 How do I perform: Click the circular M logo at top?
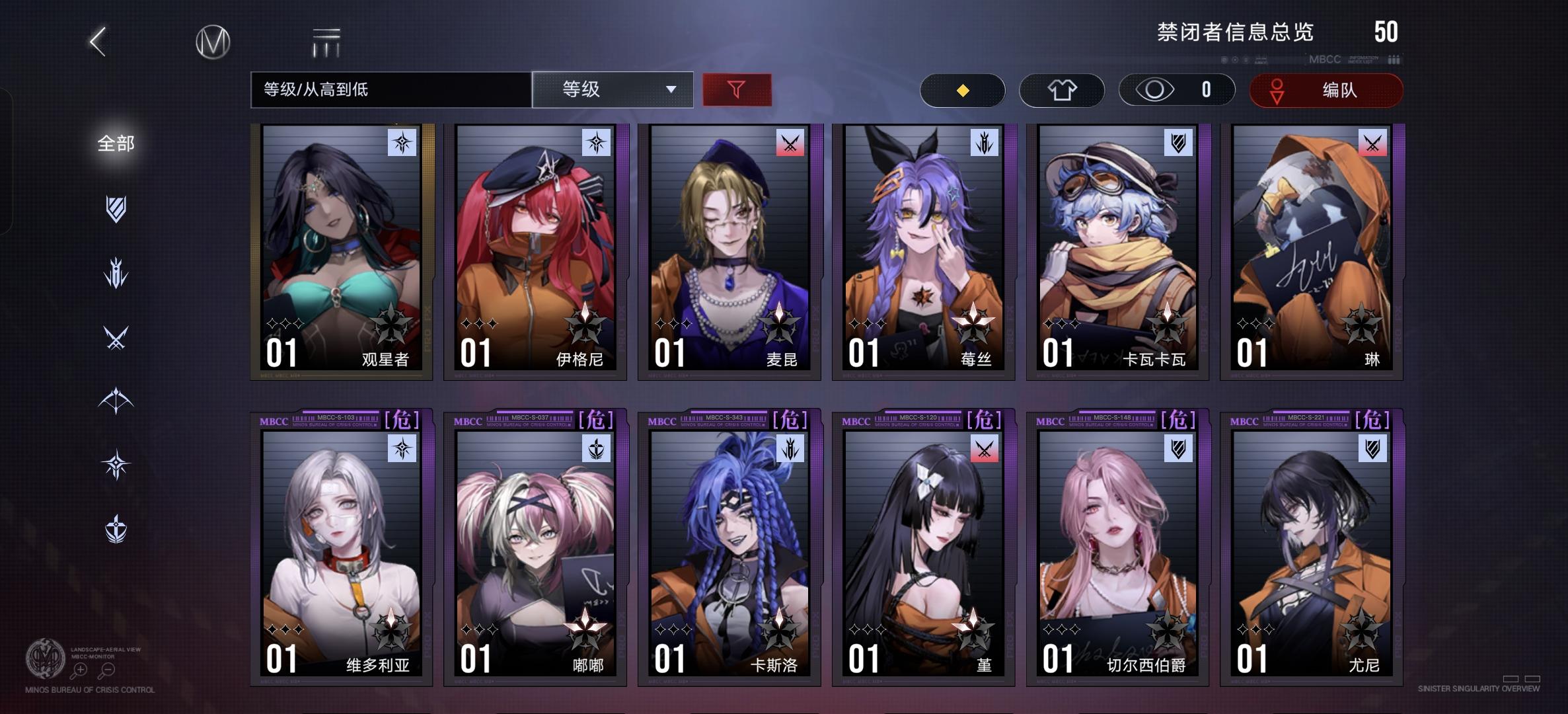(211, 41)
